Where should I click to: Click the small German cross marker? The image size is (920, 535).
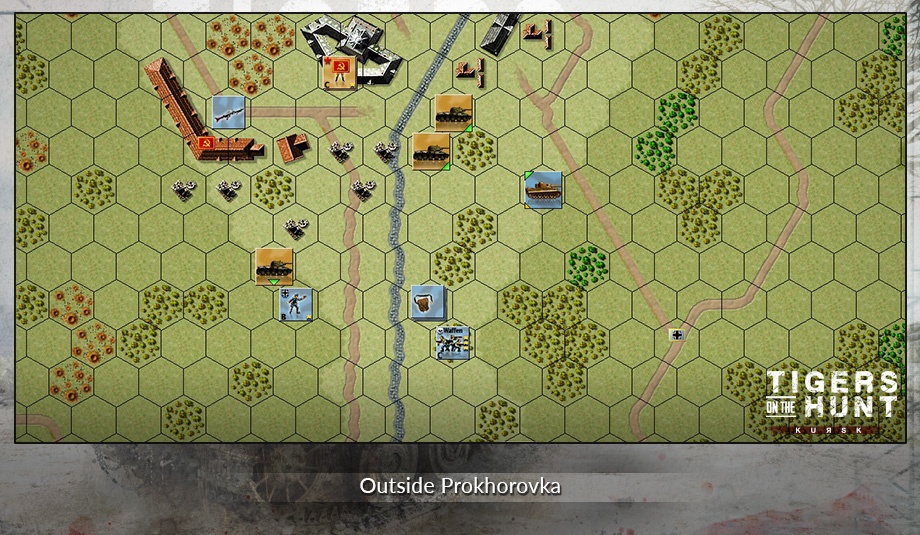(x=678, y=335)
